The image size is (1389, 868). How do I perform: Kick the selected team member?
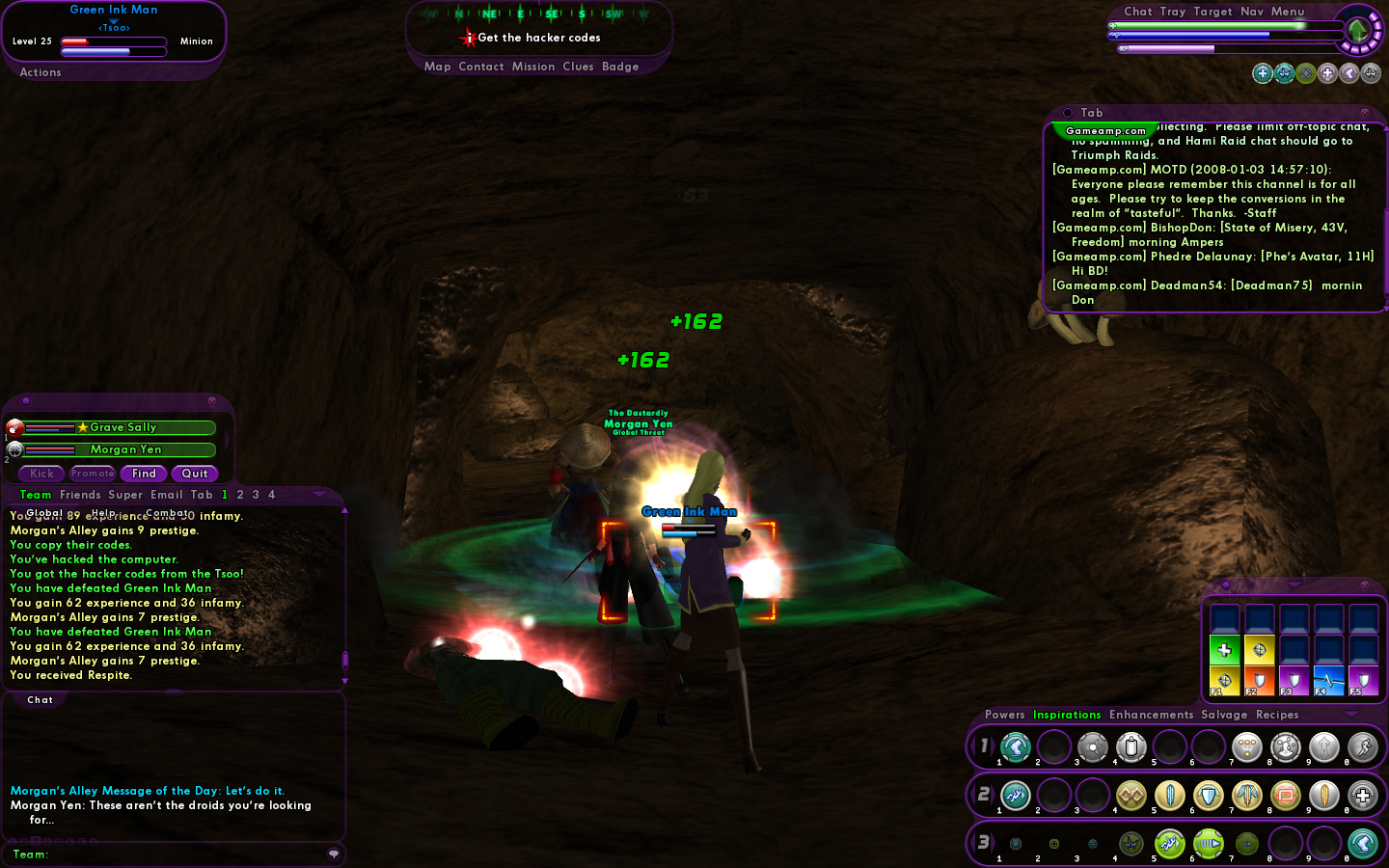tap(41, 474)
